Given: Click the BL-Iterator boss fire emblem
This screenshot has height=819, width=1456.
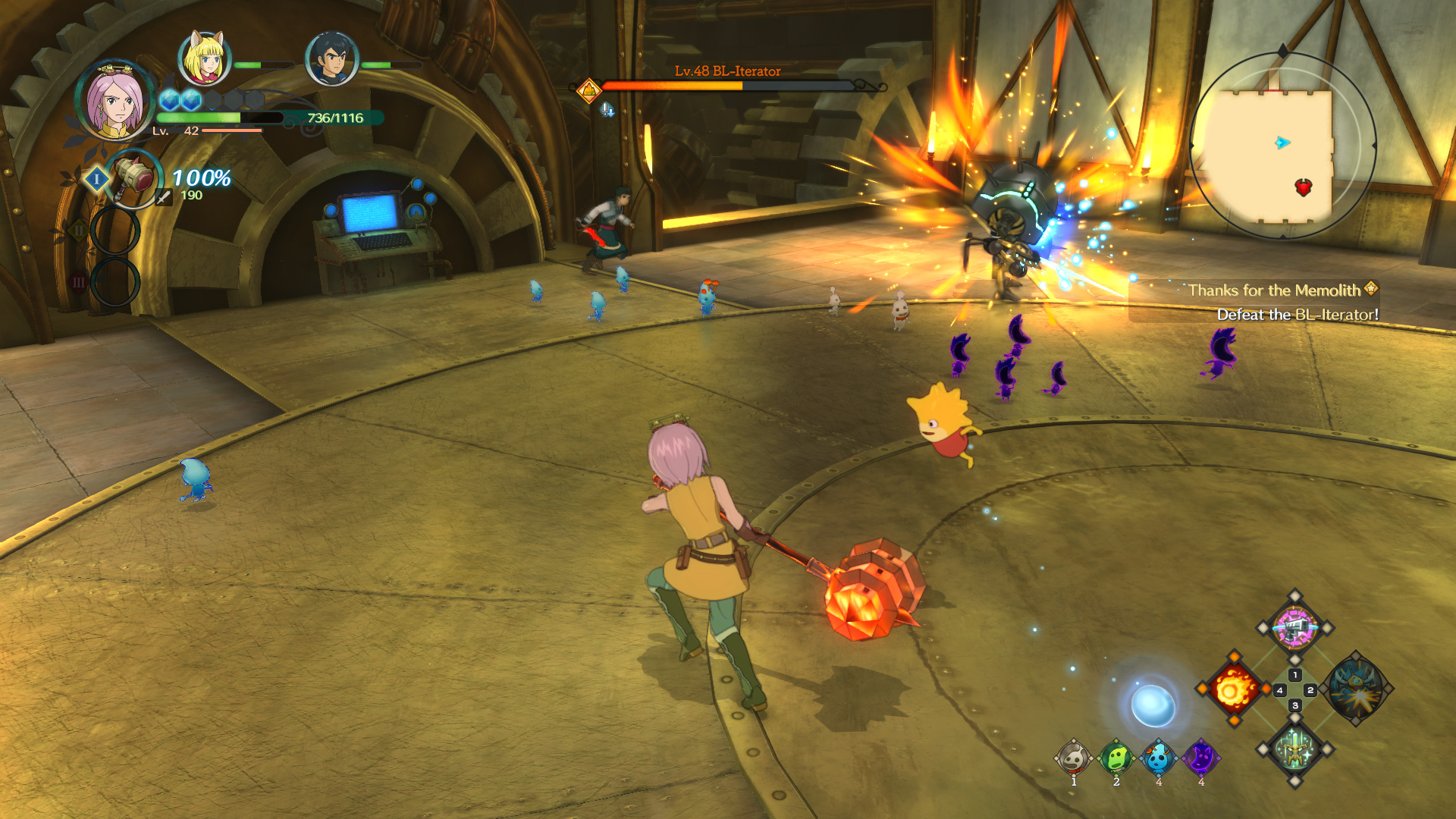Looking at the screenshot, I should click(588, 91).
